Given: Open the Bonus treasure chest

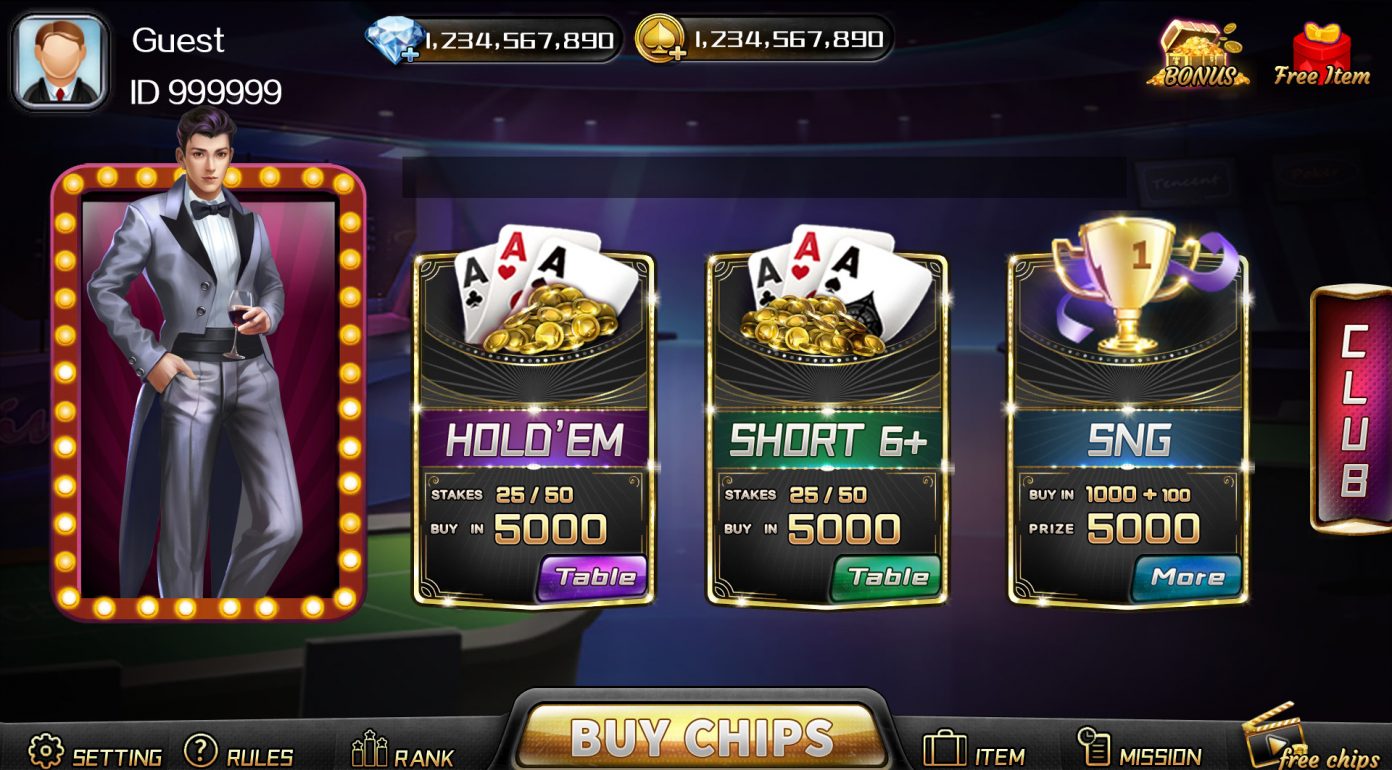Looking at the screenshot, I should pyautogui.click(x=1197, y=55).
